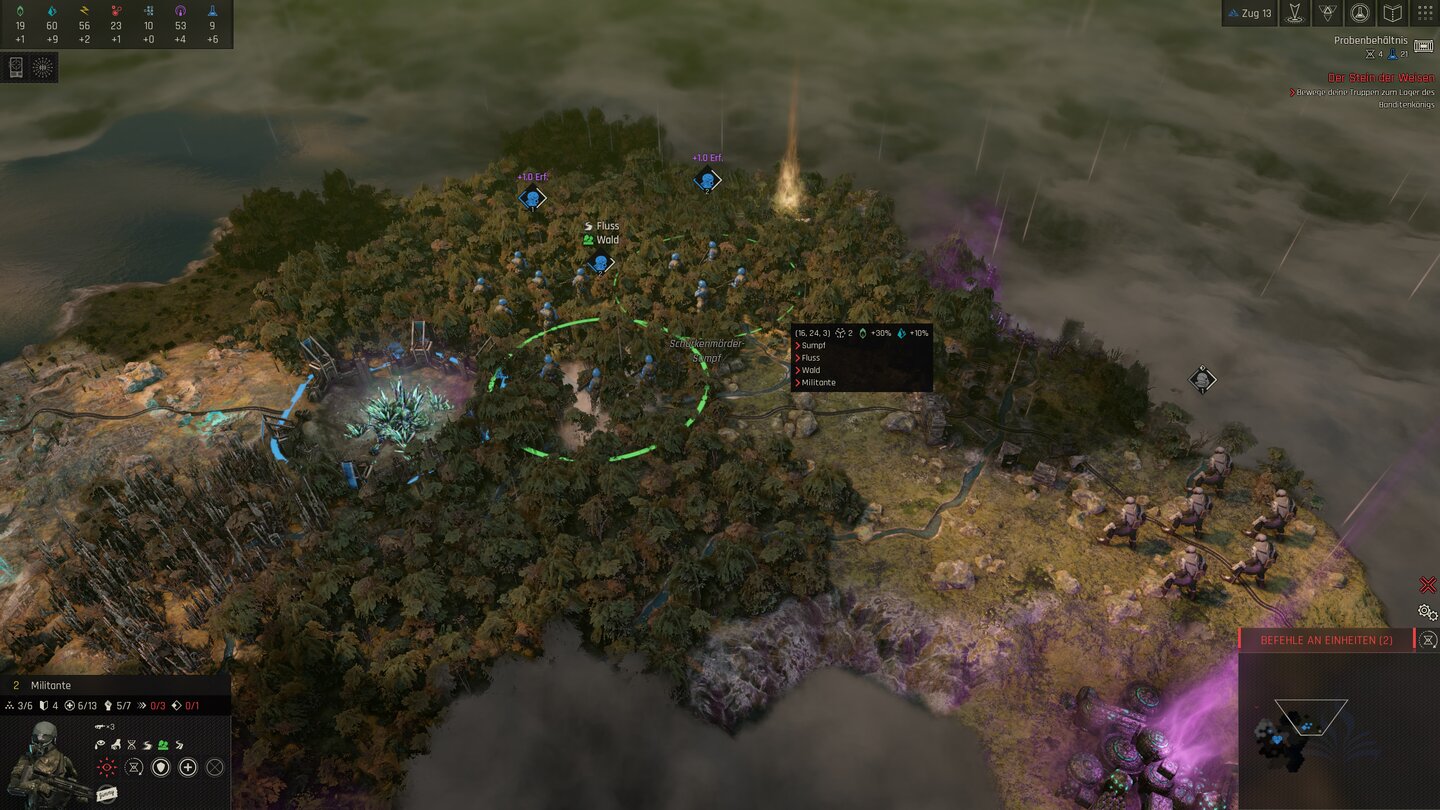Select the blue unit marker labeled Fluss Wald
Screen dimensions: 1440x810
[600, 264]
